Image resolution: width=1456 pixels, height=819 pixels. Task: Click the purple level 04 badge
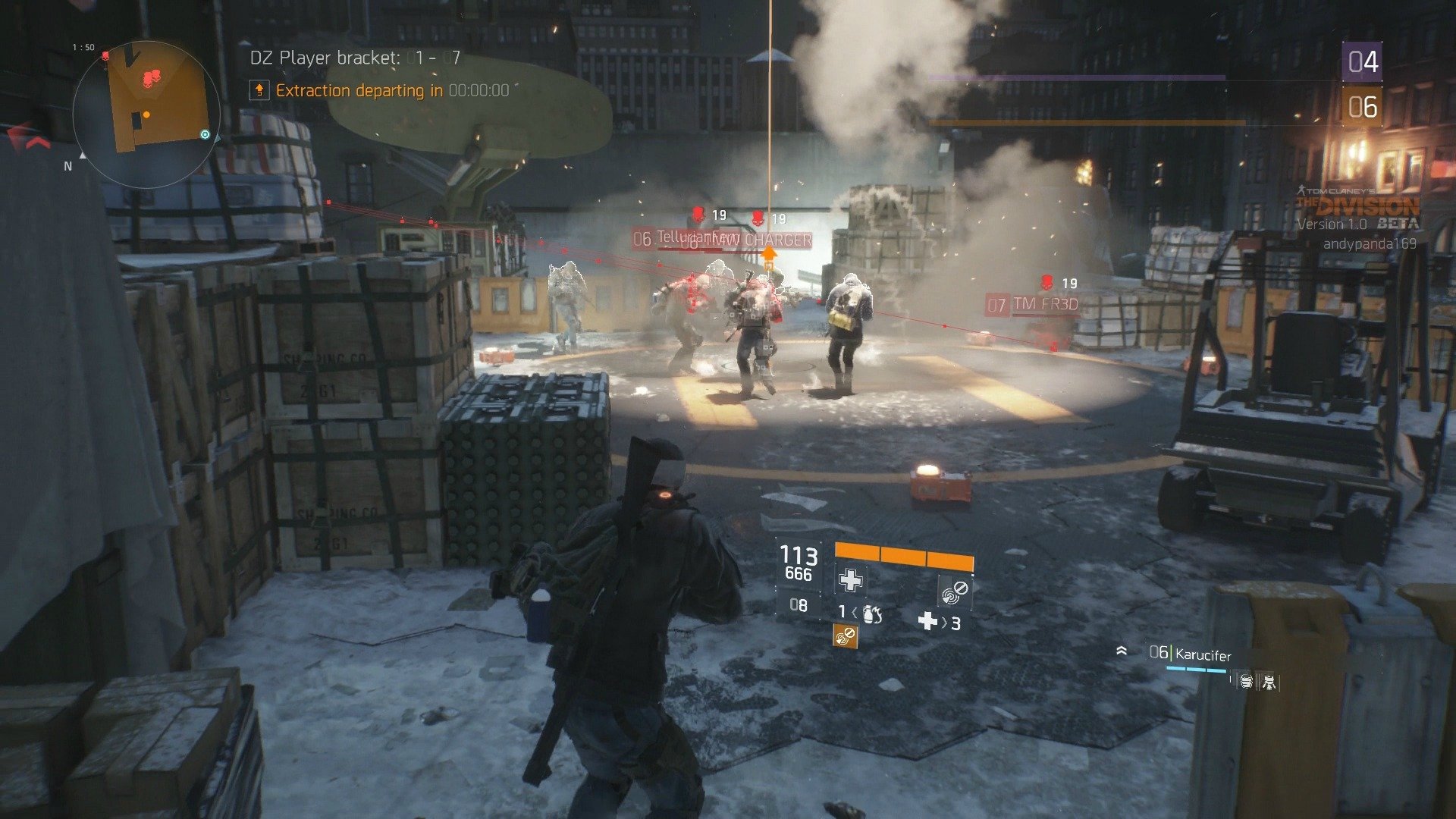pos(1362,62)
